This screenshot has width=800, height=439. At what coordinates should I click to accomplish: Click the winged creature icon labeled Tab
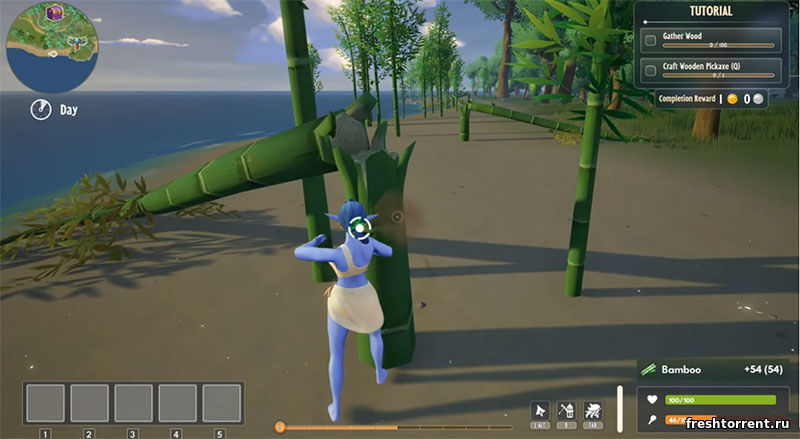click(592, 409)
